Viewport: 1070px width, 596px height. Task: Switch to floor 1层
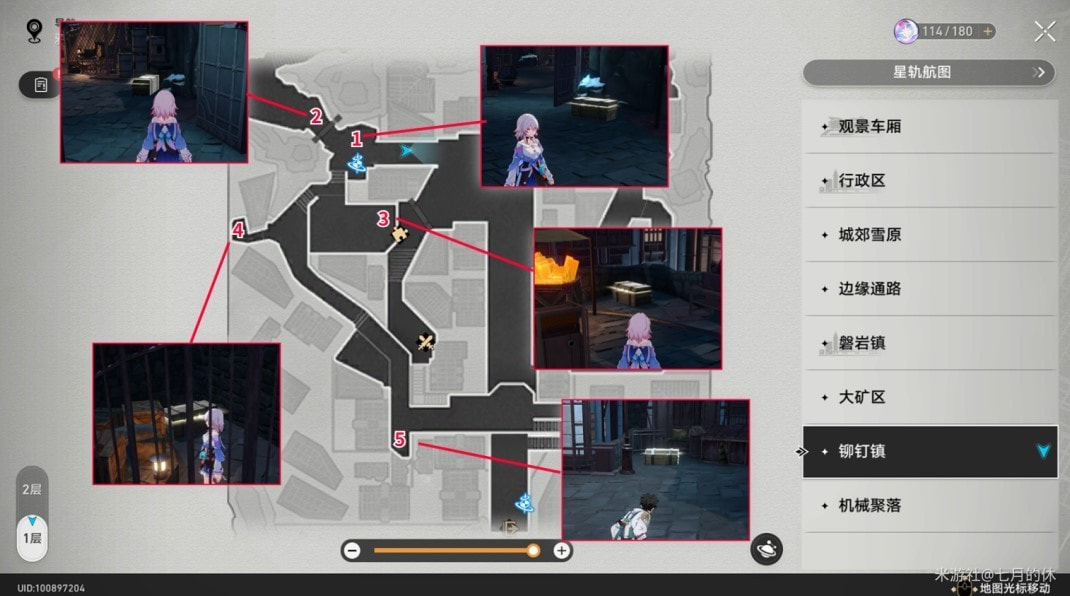click(x=32, y=537)
